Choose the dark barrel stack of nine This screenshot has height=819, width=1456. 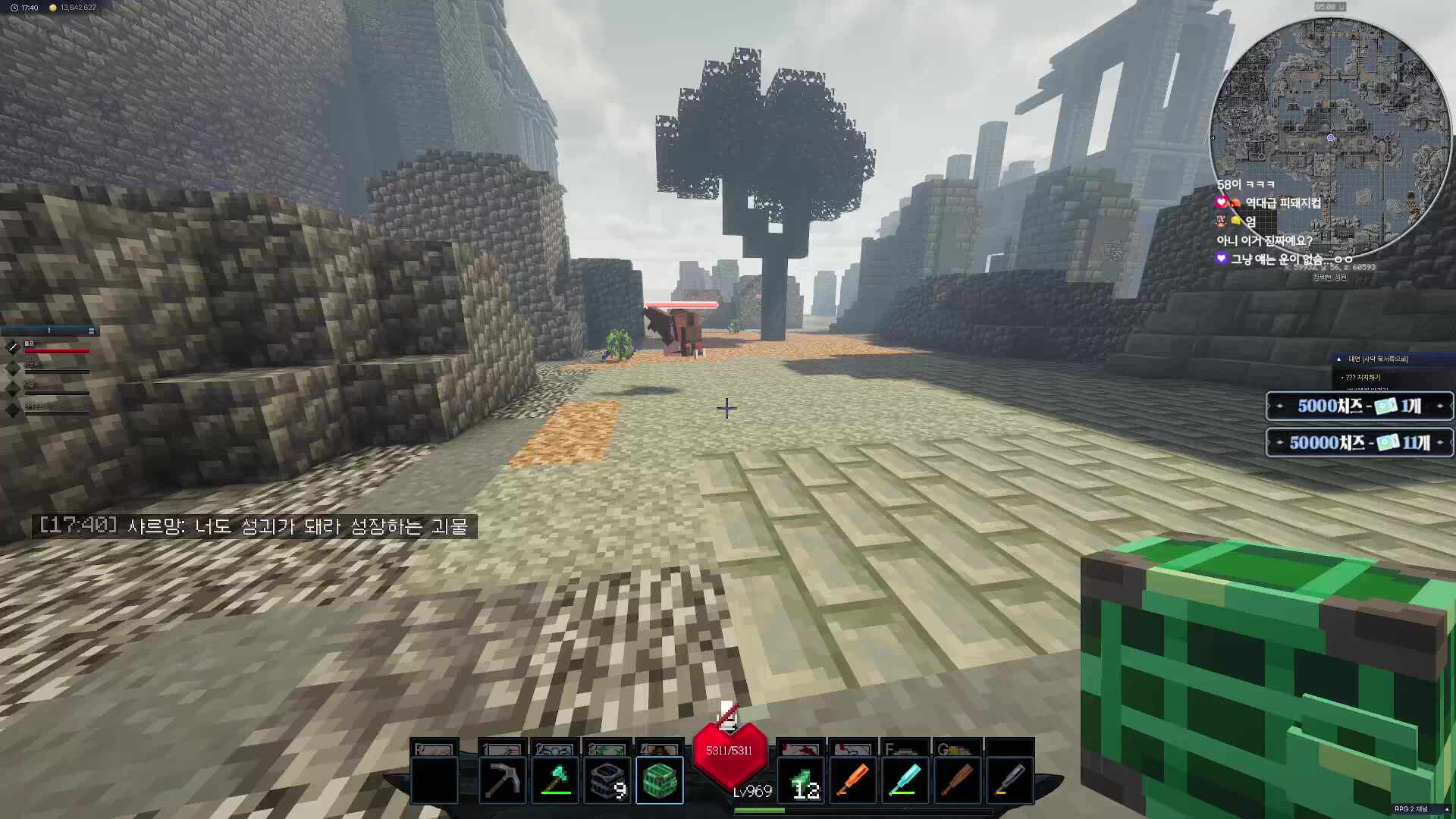click(x=607, y=780)
